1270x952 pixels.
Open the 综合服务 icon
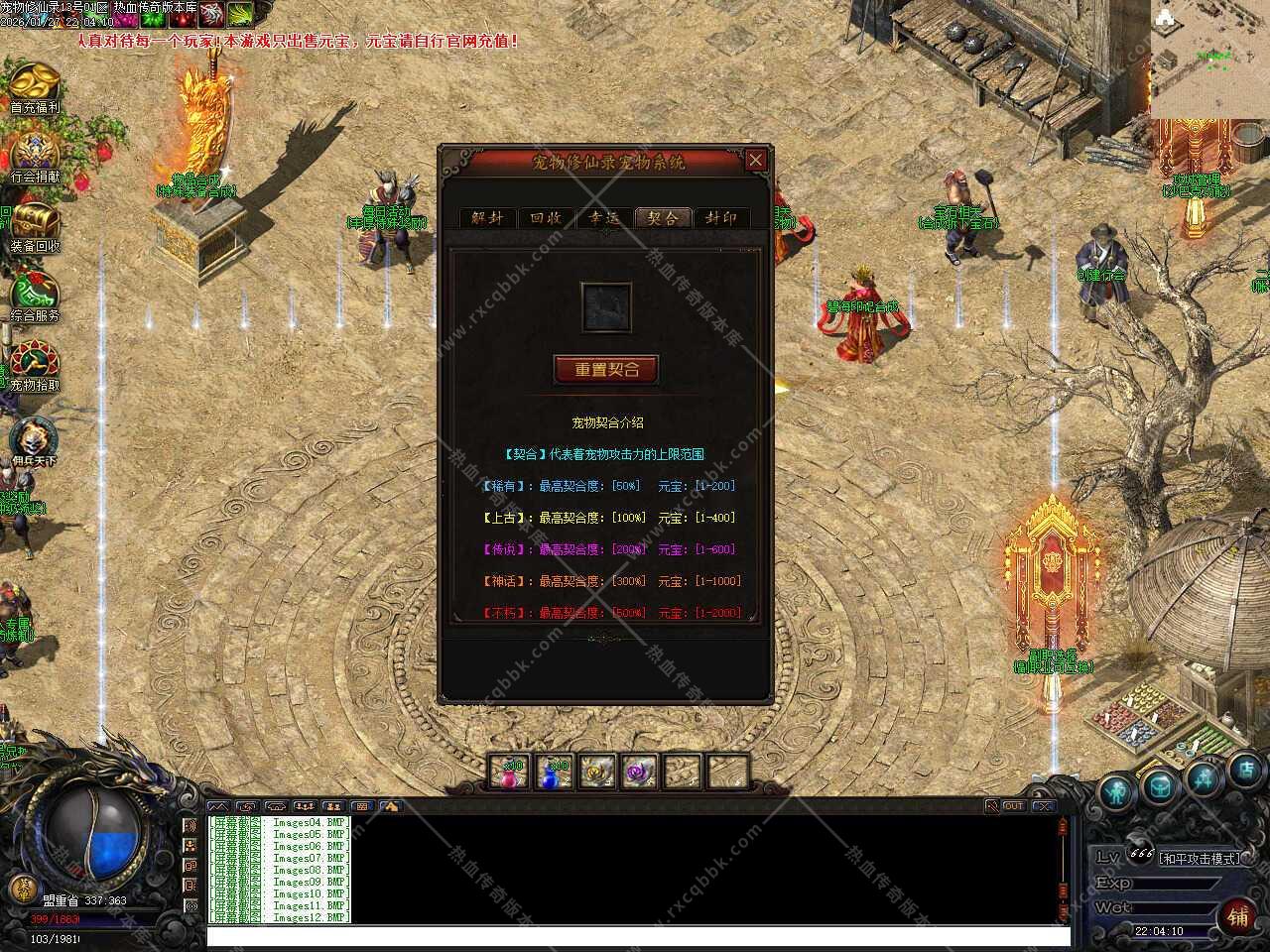click(35, 295)
